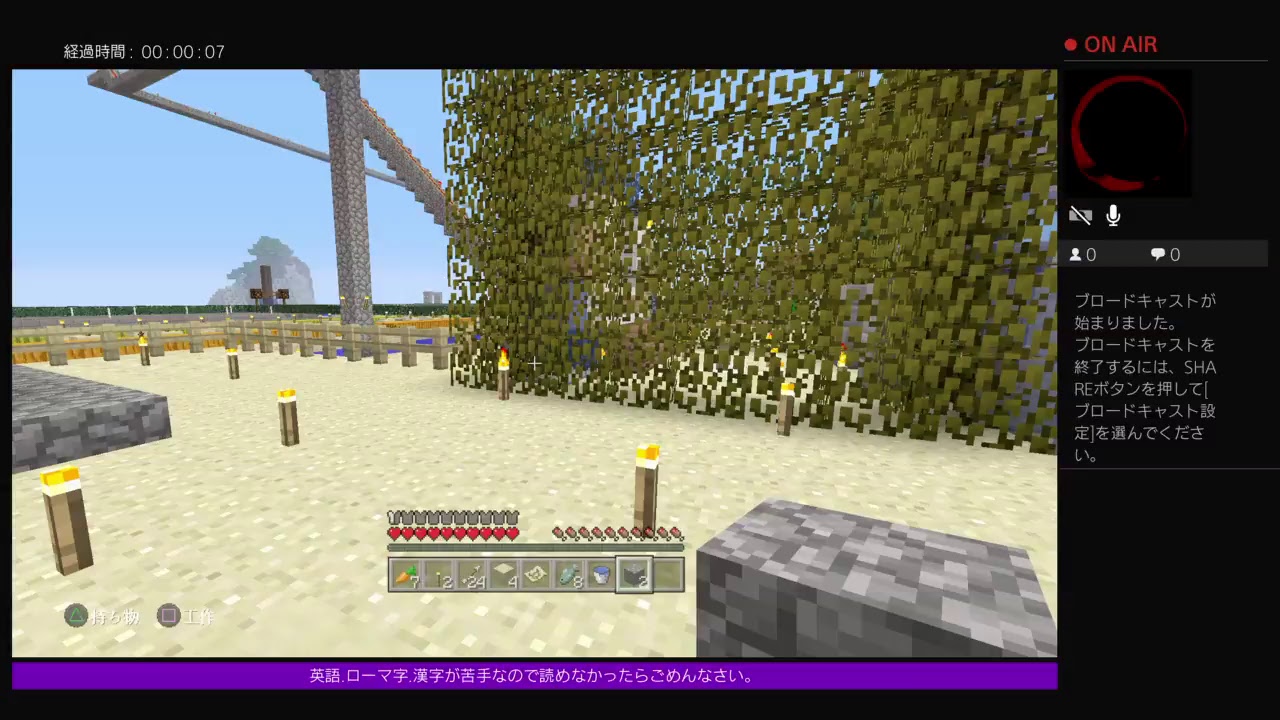This screenshot has width=1280, height=720.
Task: Select the carrot in hotbar slot one
Action: [x=407, y=572]
